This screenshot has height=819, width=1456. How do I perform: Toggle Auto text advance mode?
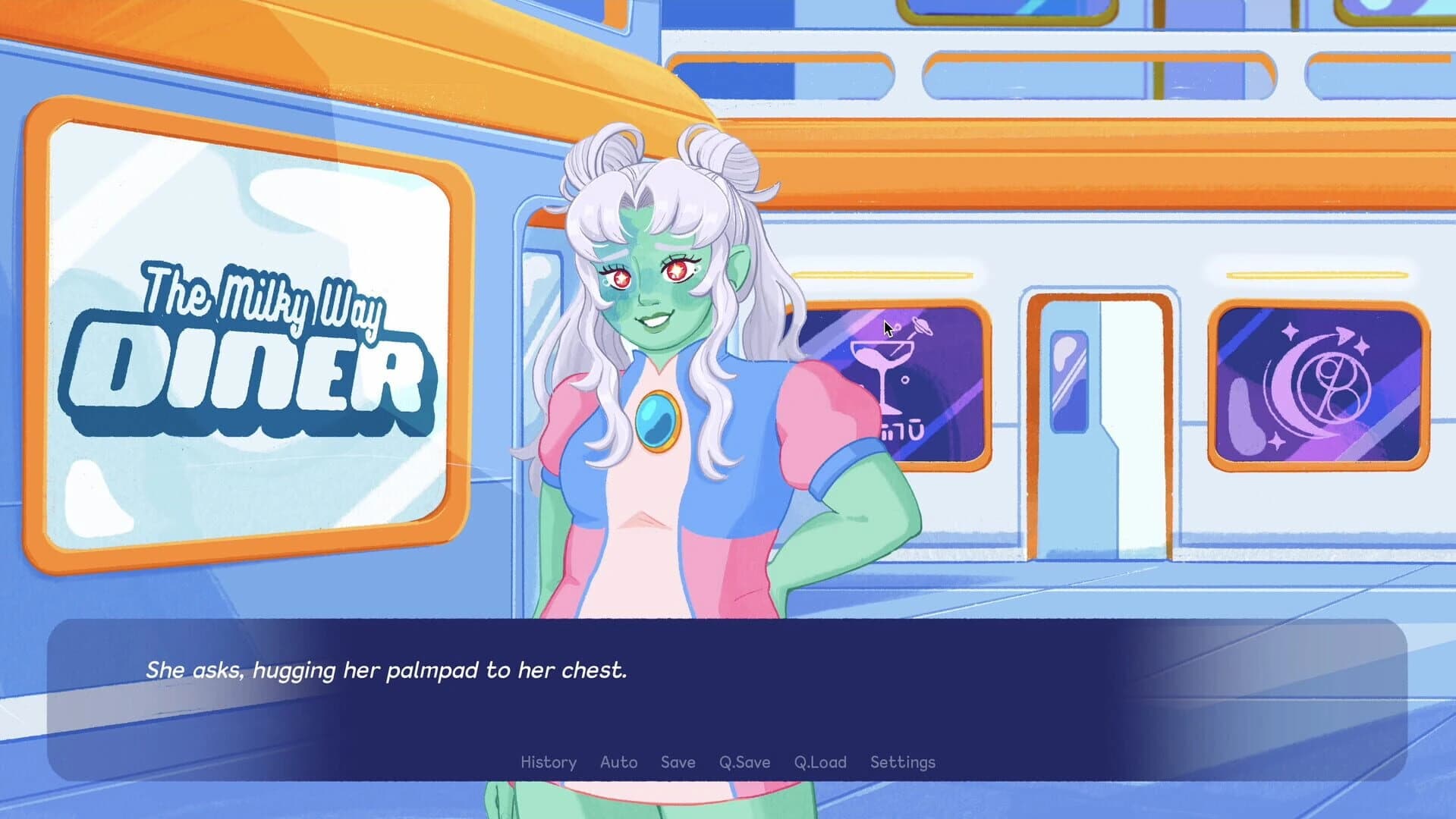(x=619, y=762)
